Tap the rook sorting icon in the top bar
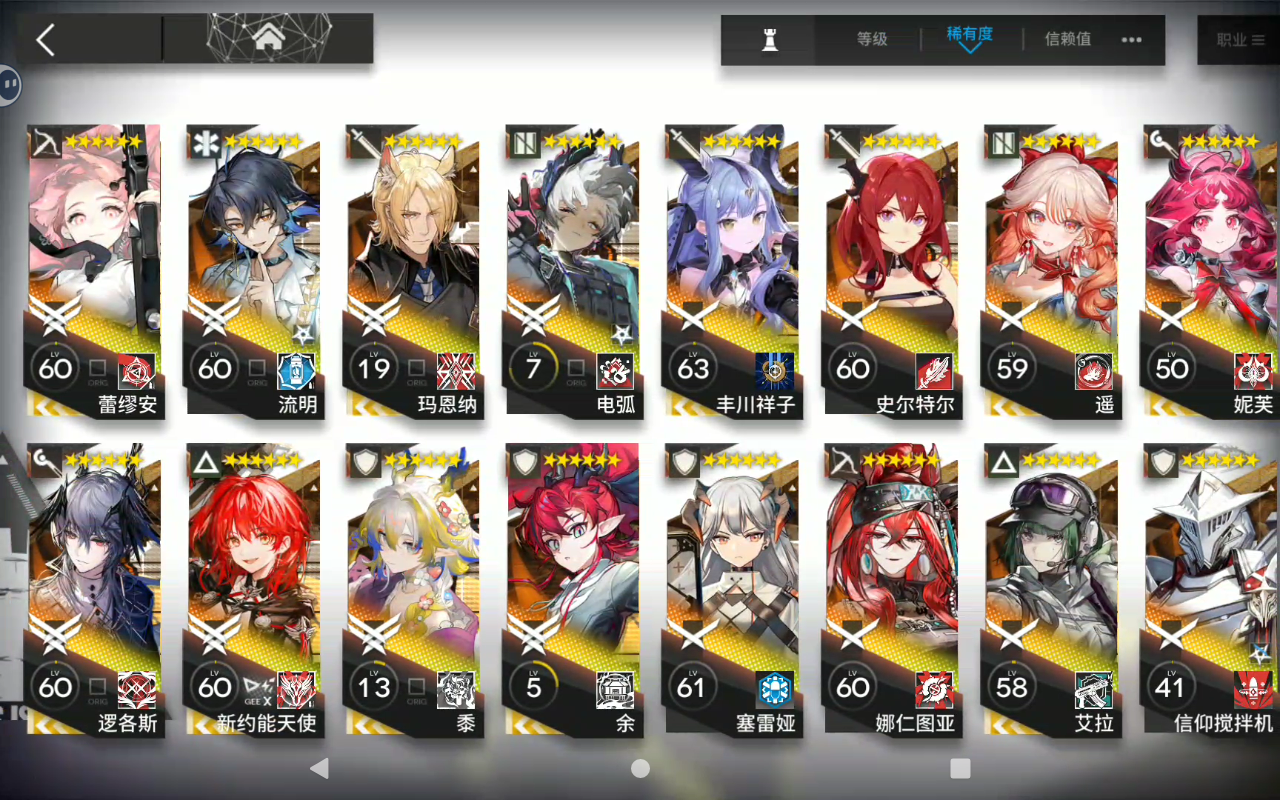Screen dimensions: 1280x800 click(x=767, y=40)
